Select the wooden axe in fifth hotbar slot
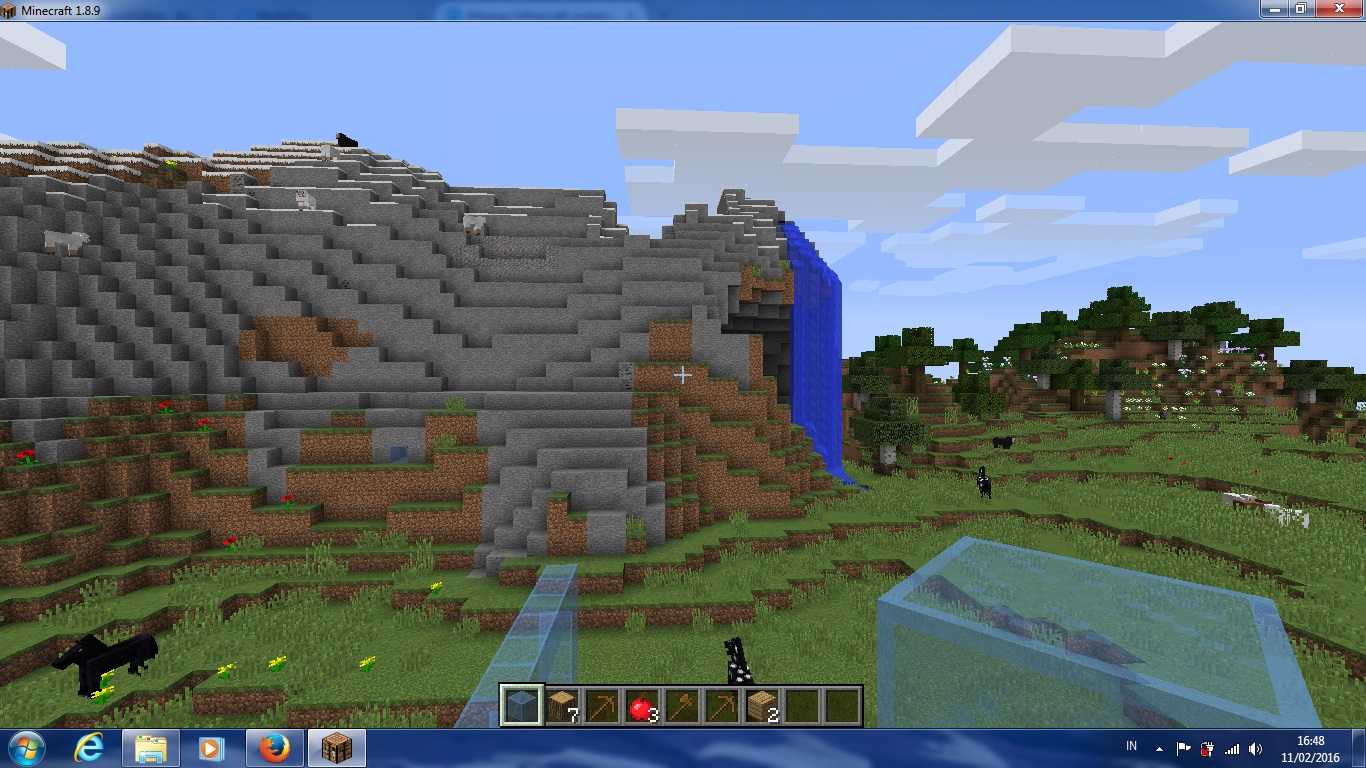The width and height of the screenshot is (1366, 768). tap(683, 704)
